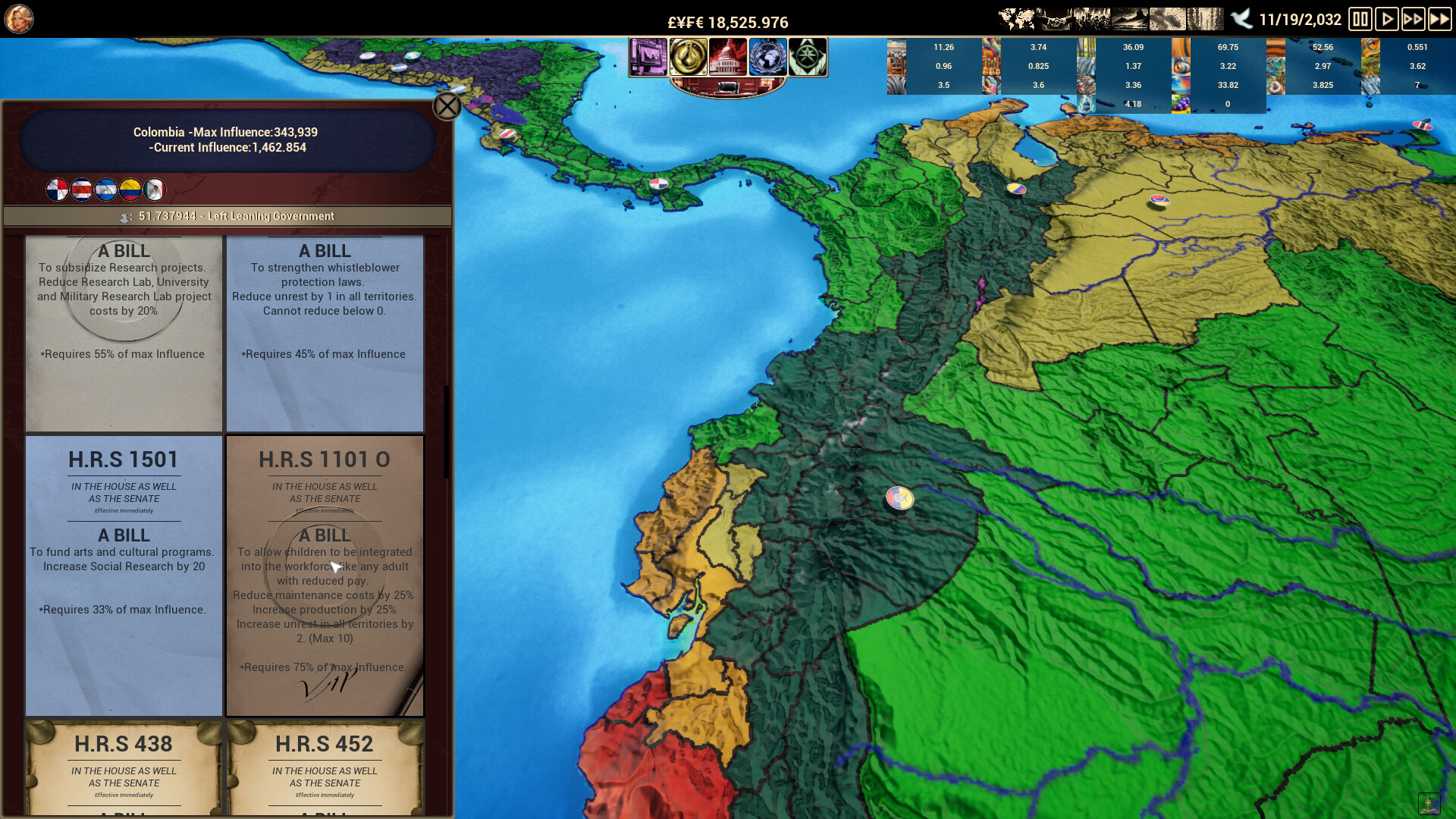Open the United Nations globe panel

pyautogui.click(x=767, y=57)
